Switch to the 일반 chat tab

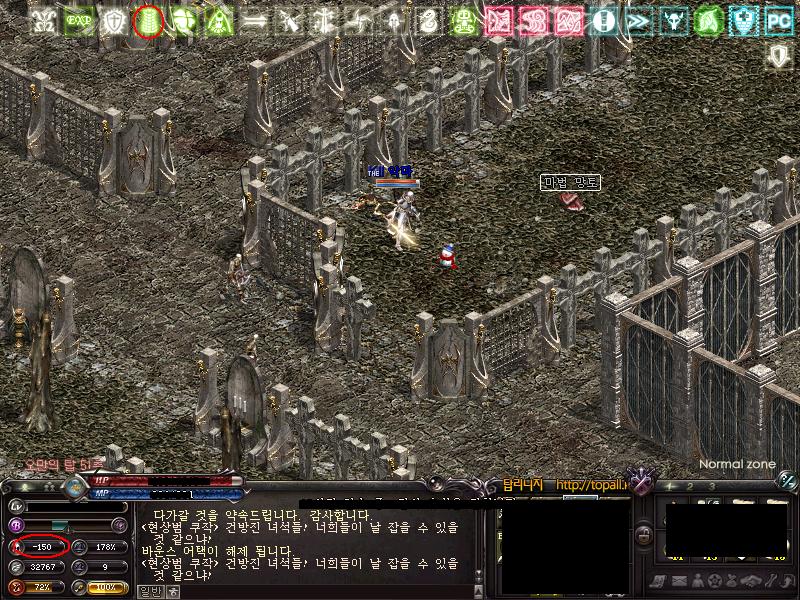(x=149, y=591)
